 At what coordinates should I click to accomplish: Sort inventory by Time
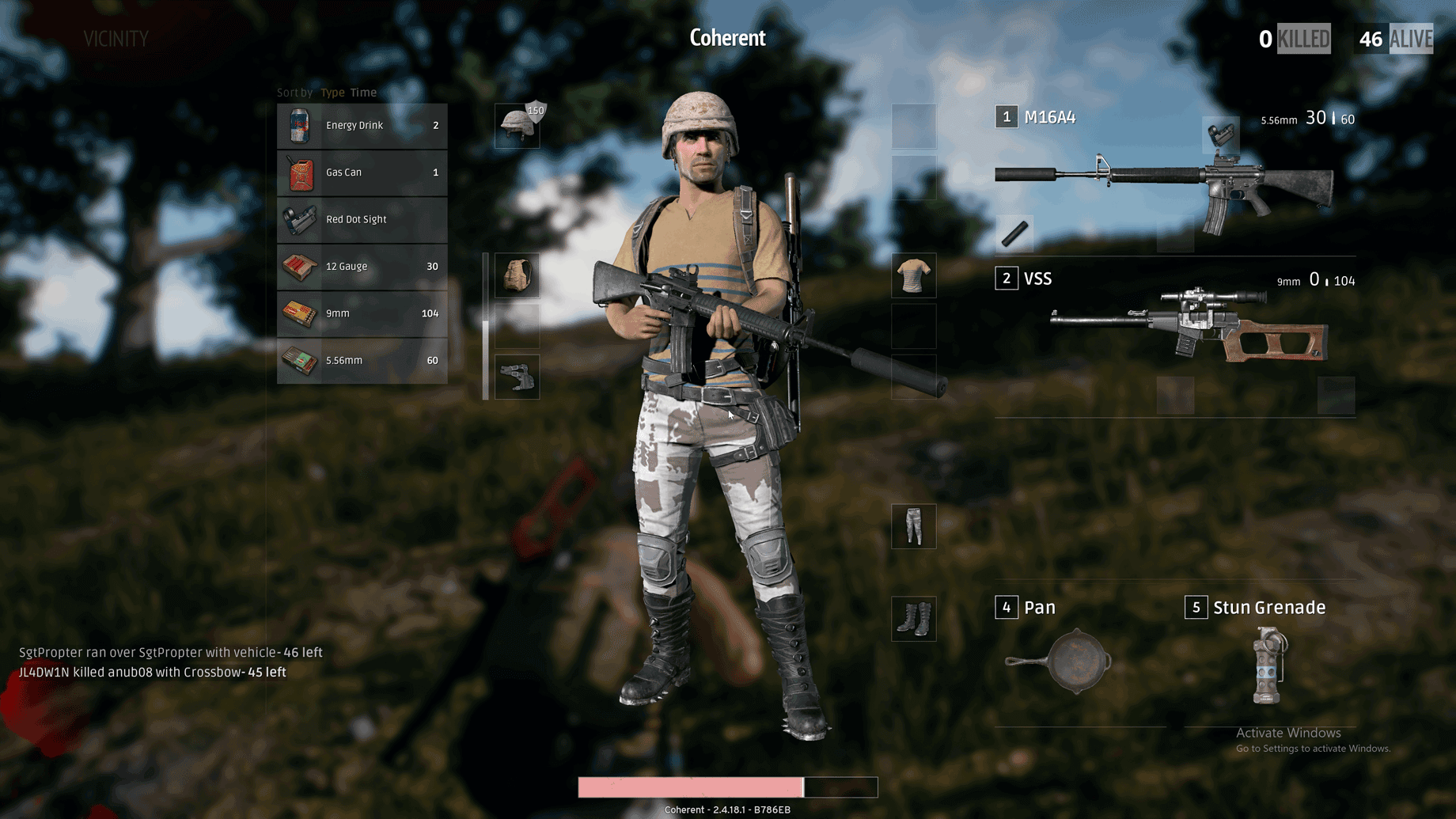363,93
